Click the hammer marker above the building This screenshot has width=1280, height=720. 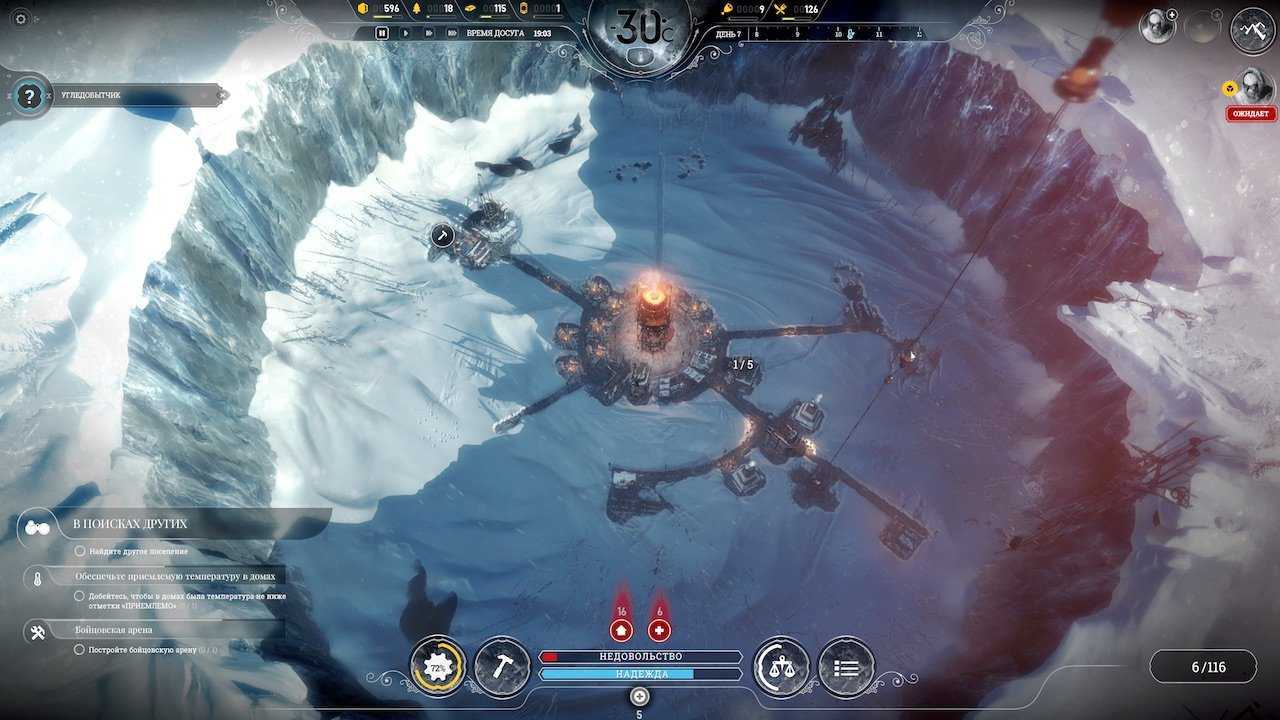(442, 235)
